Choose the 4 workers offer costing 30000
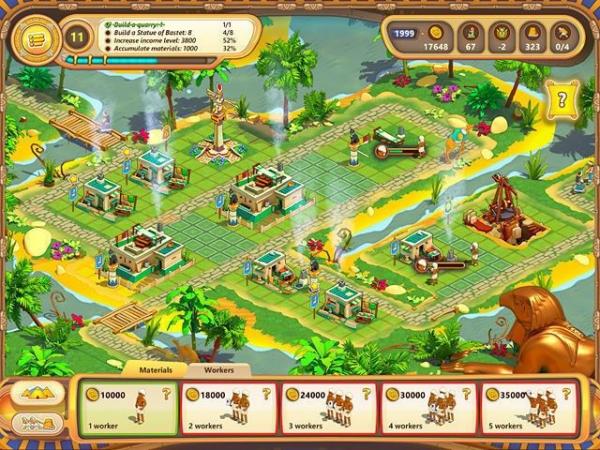Image resolution: width=600 pixels, height=450 pixels. (x=429, y=408)
